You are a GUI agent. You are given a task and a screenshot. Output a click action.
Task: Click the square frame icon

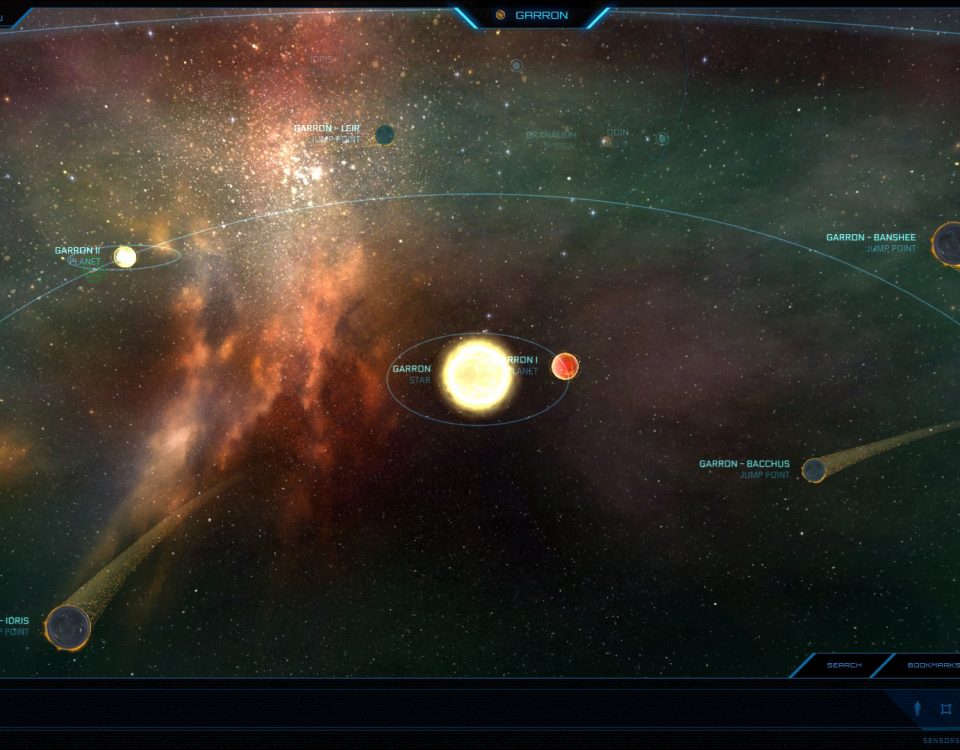[946, 709]
